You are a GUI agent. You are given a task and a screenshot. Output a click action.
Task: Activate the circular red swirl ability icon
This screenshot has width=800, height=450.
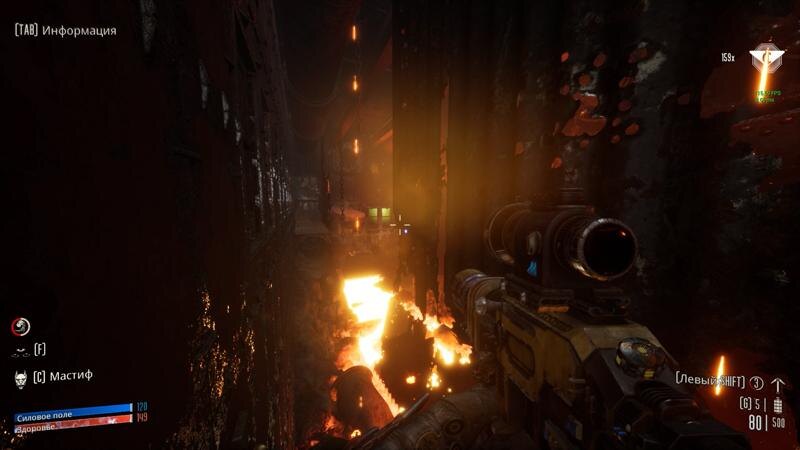pyautogui.click(x=20, y=326)
